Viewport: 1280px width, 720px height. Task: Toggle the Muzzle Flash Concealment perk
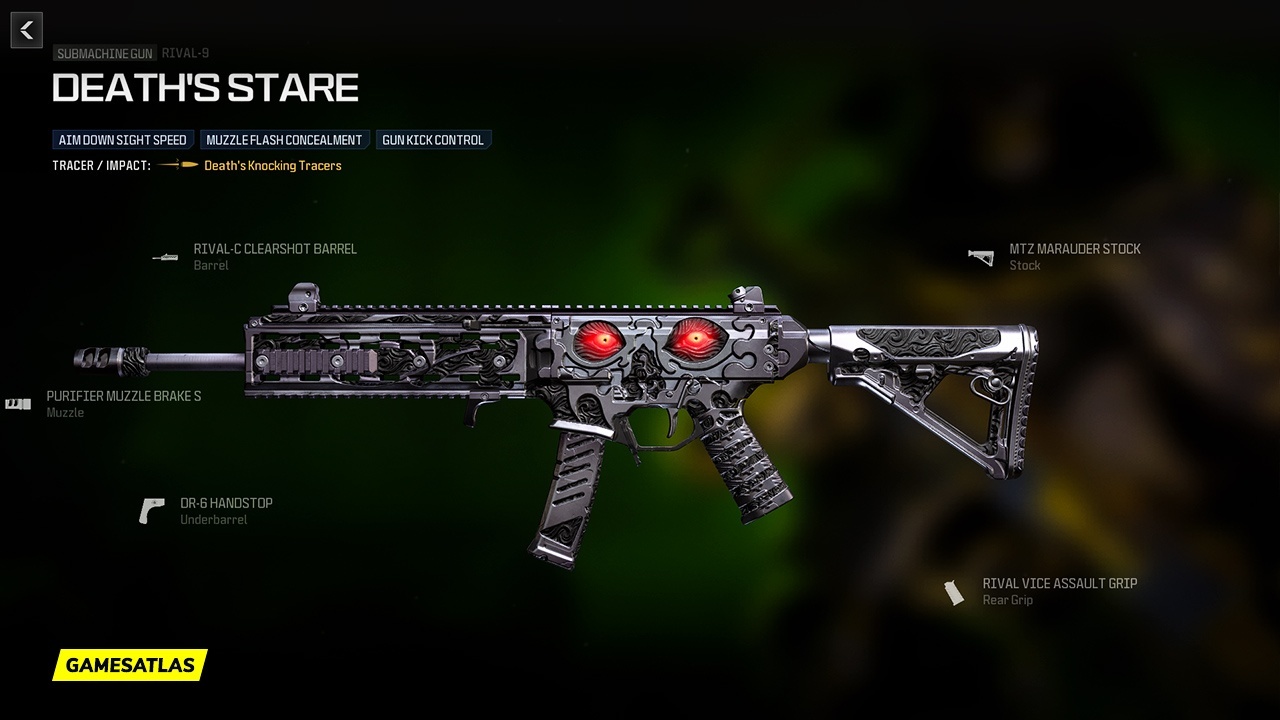285,140
